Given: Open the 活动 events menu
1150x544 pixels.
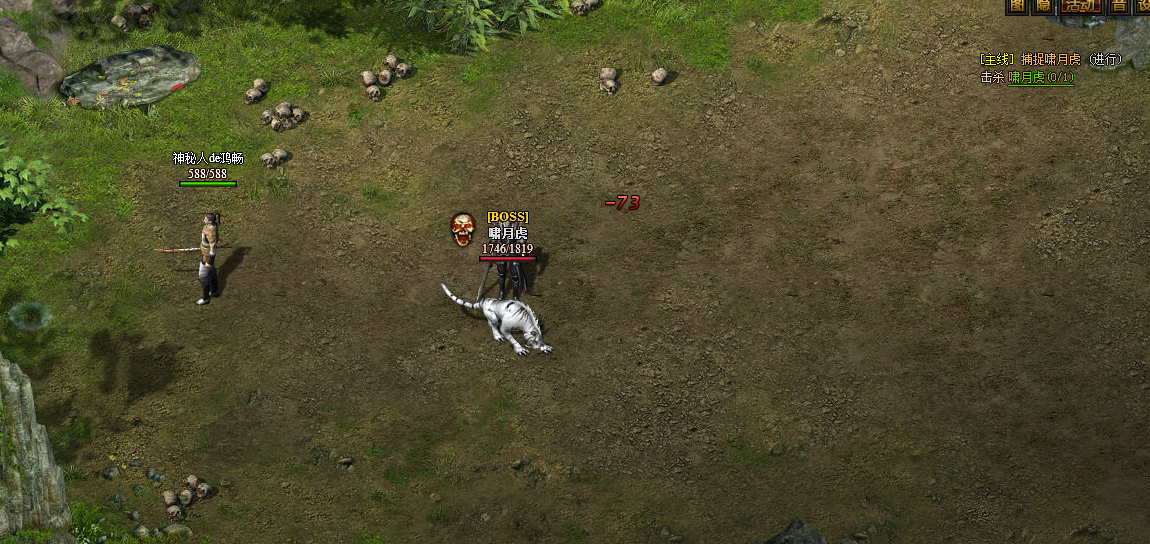Looking at the screenshot, I should point(1081,6).
